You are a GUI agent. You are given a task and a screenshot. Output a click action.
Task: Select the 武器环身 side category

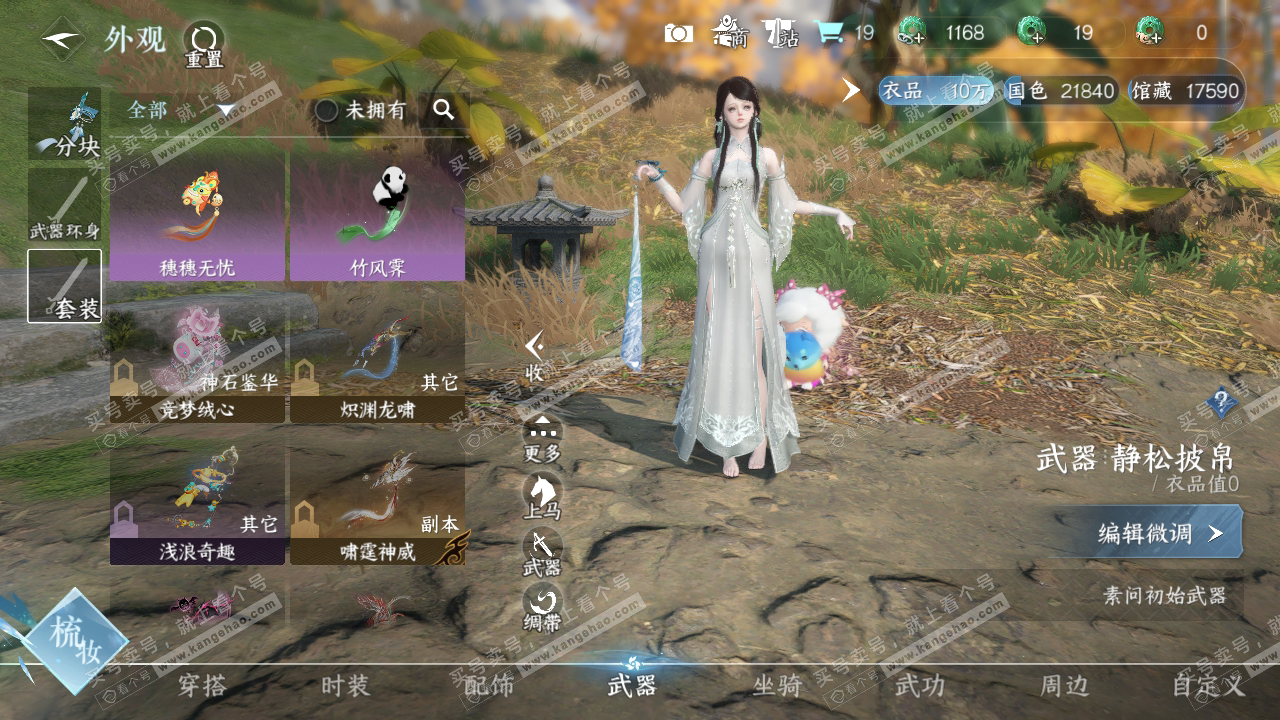tap(64, 205)
